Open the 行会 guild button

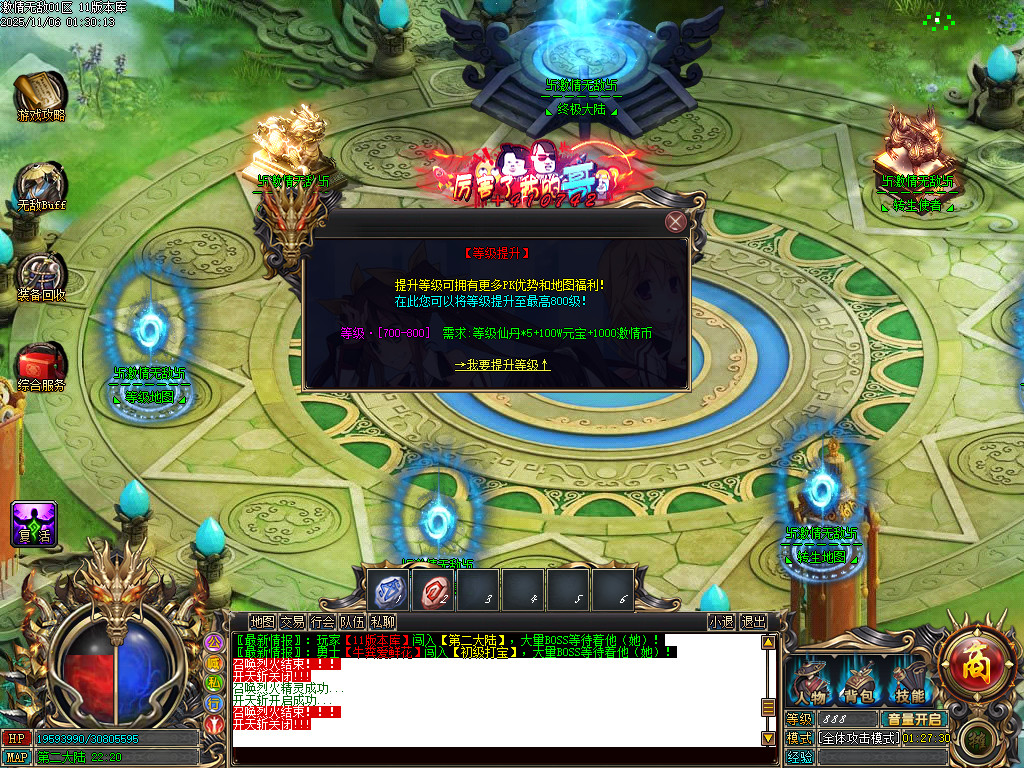click(322, 622)
